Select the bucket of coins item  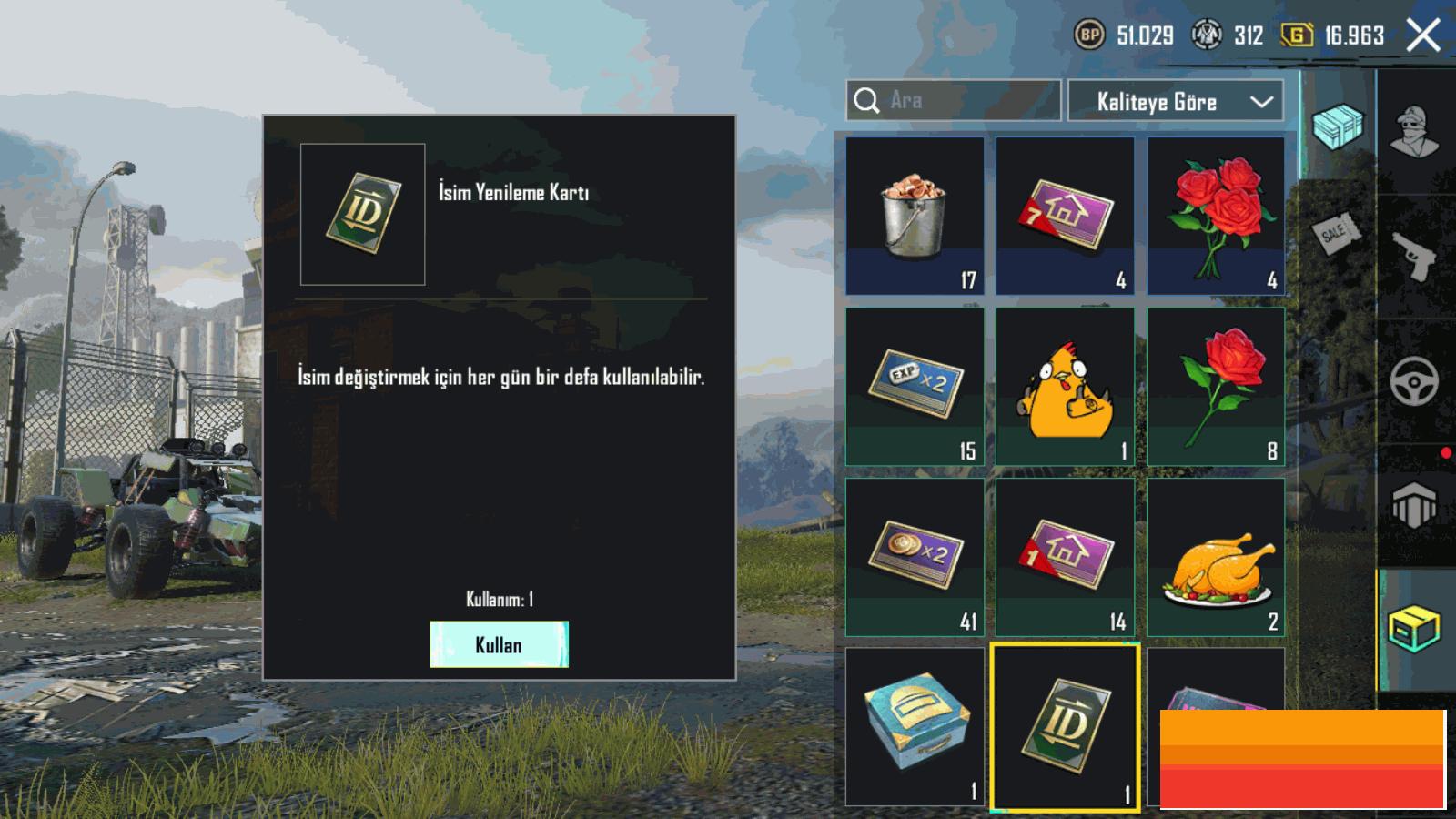(915, 216)
